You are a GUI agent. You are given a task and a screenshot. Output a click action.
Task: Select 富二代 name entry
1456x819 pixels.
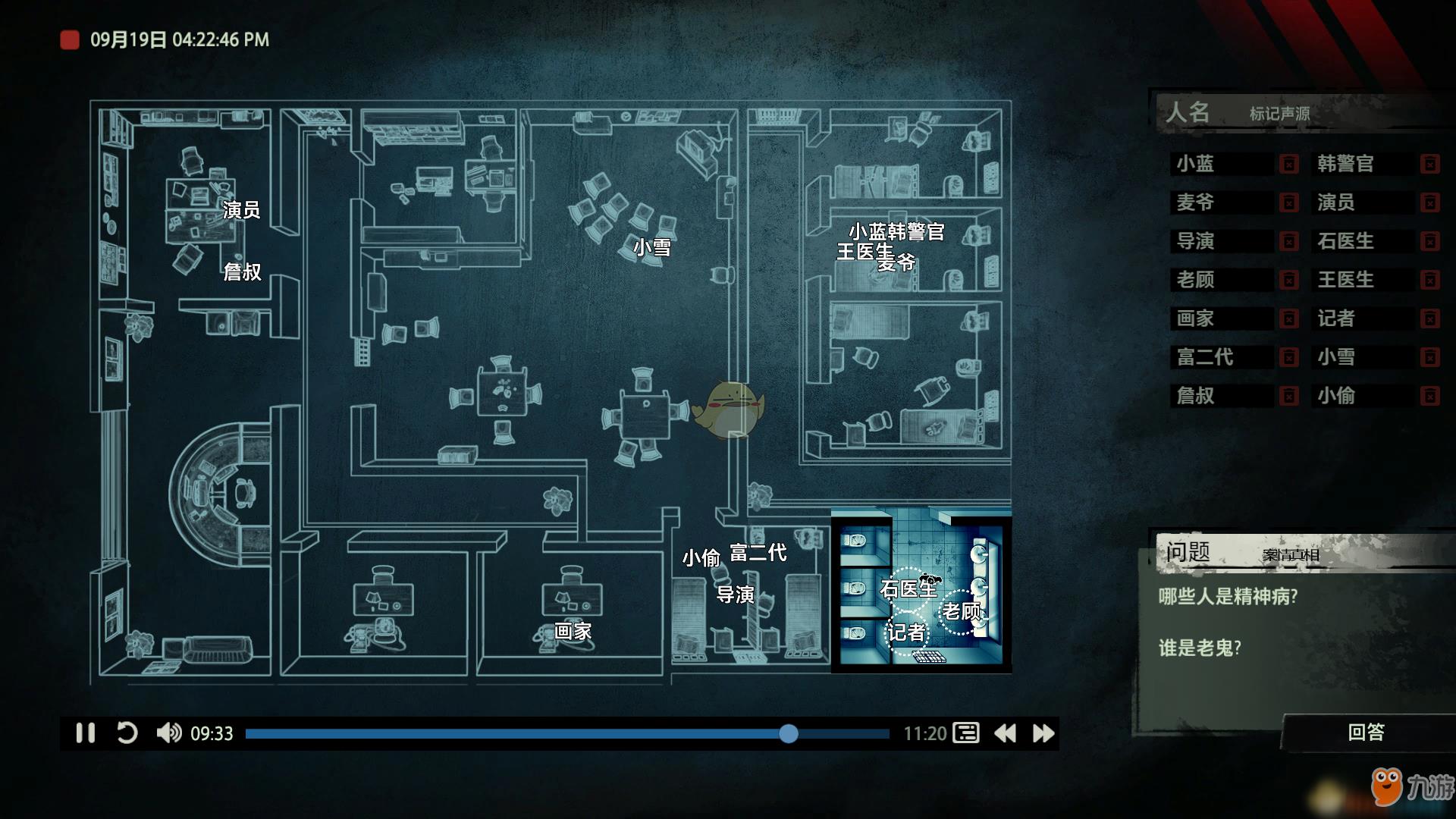pyautogui.click(x=1205, y=357)
